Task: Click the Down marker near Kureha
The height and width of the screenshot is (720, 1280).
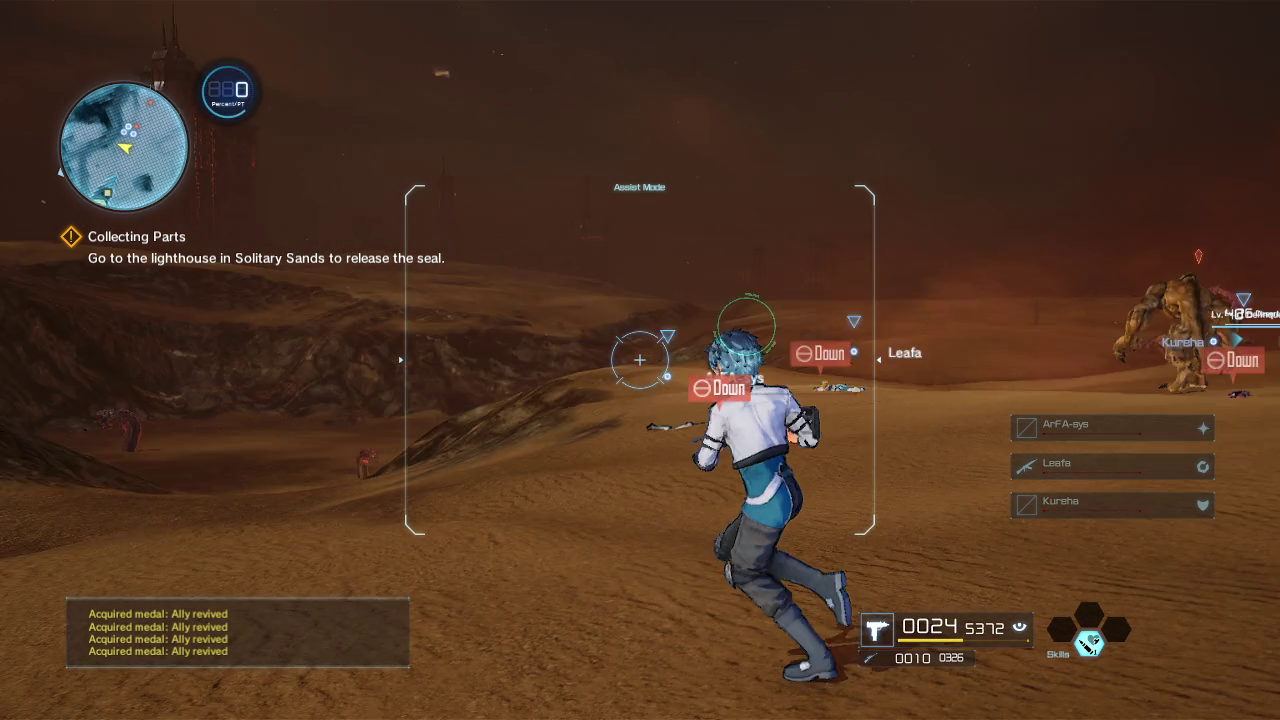Action: tap(1233, 361)
